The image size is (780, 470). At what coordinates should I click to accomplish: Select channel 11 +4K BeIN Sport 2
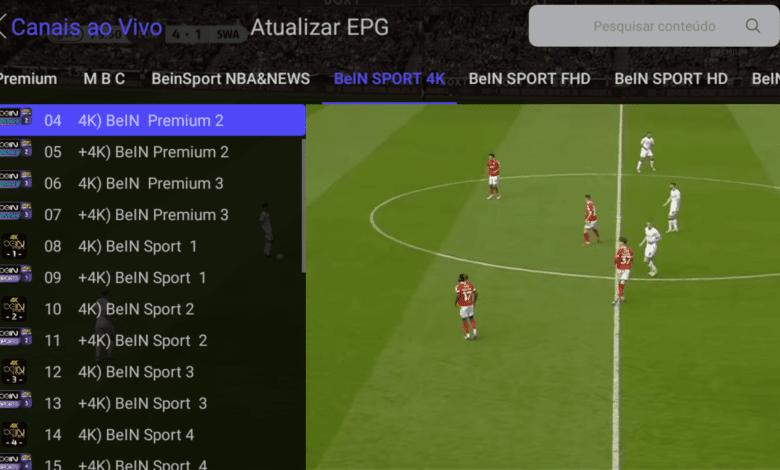pos(152,340)
